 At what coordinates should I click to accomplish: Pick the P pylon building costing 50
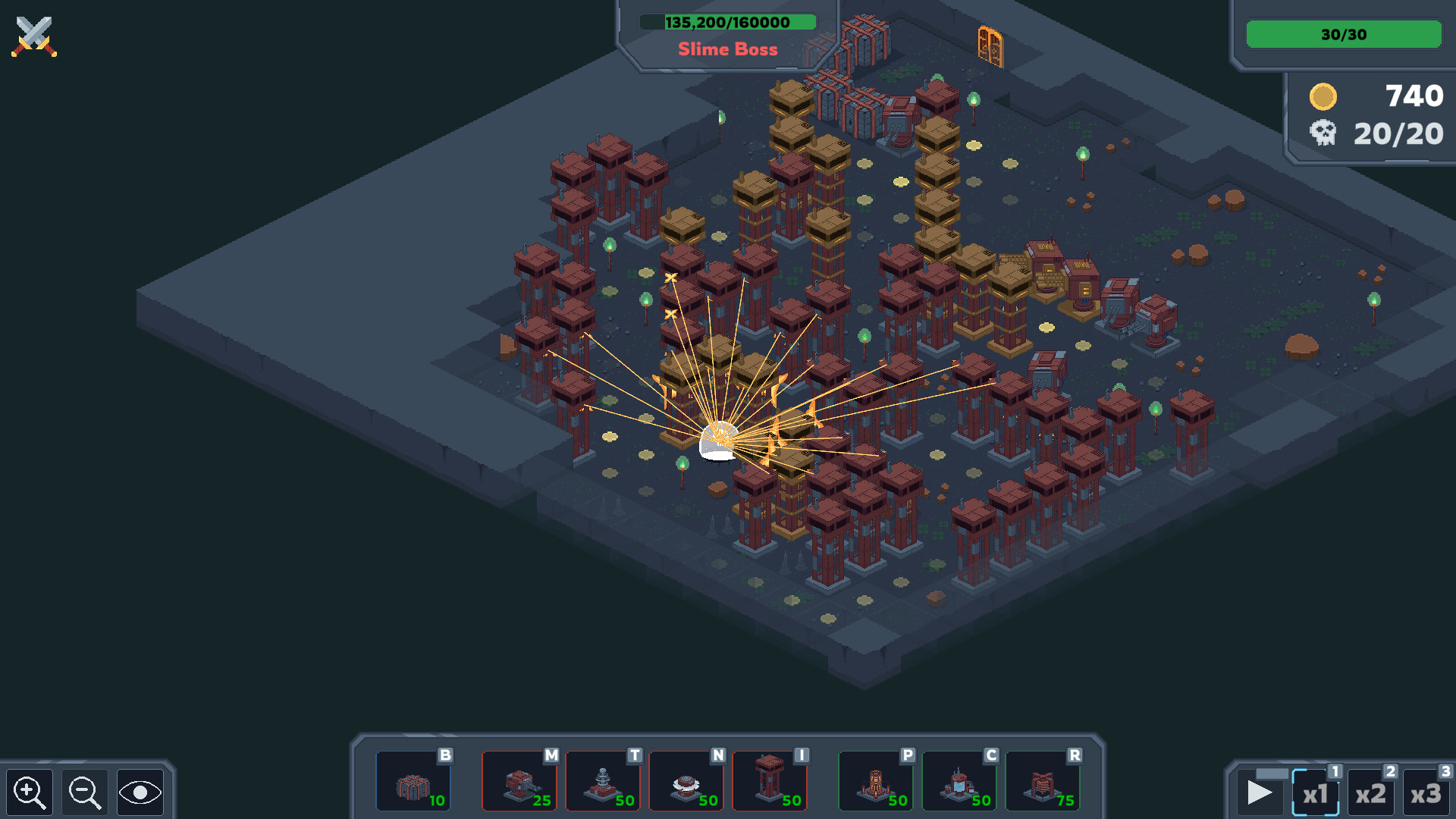tap(876, 781)
